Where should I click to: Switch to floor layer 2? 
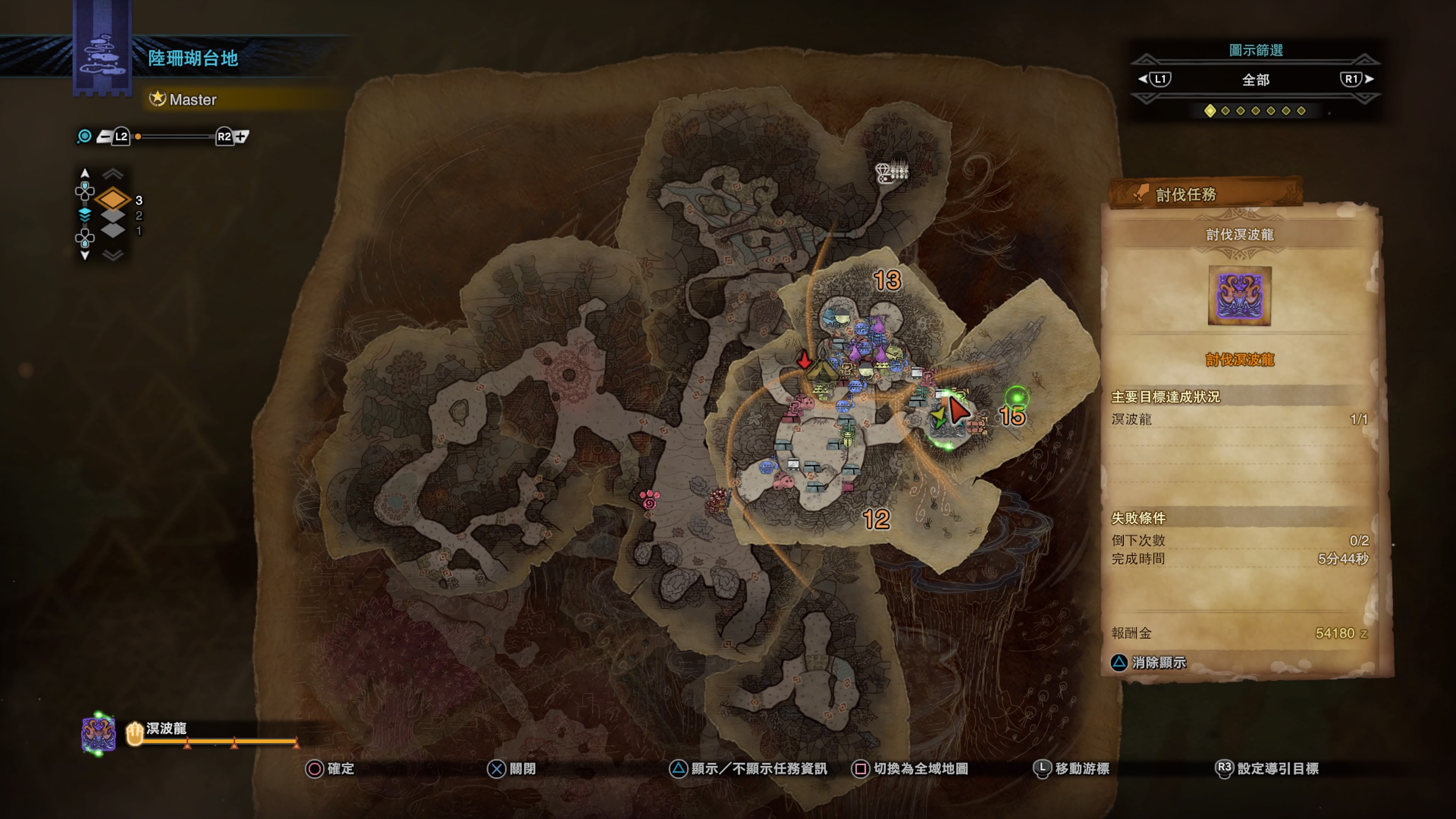pyautogui.click(x=113, y=215)
